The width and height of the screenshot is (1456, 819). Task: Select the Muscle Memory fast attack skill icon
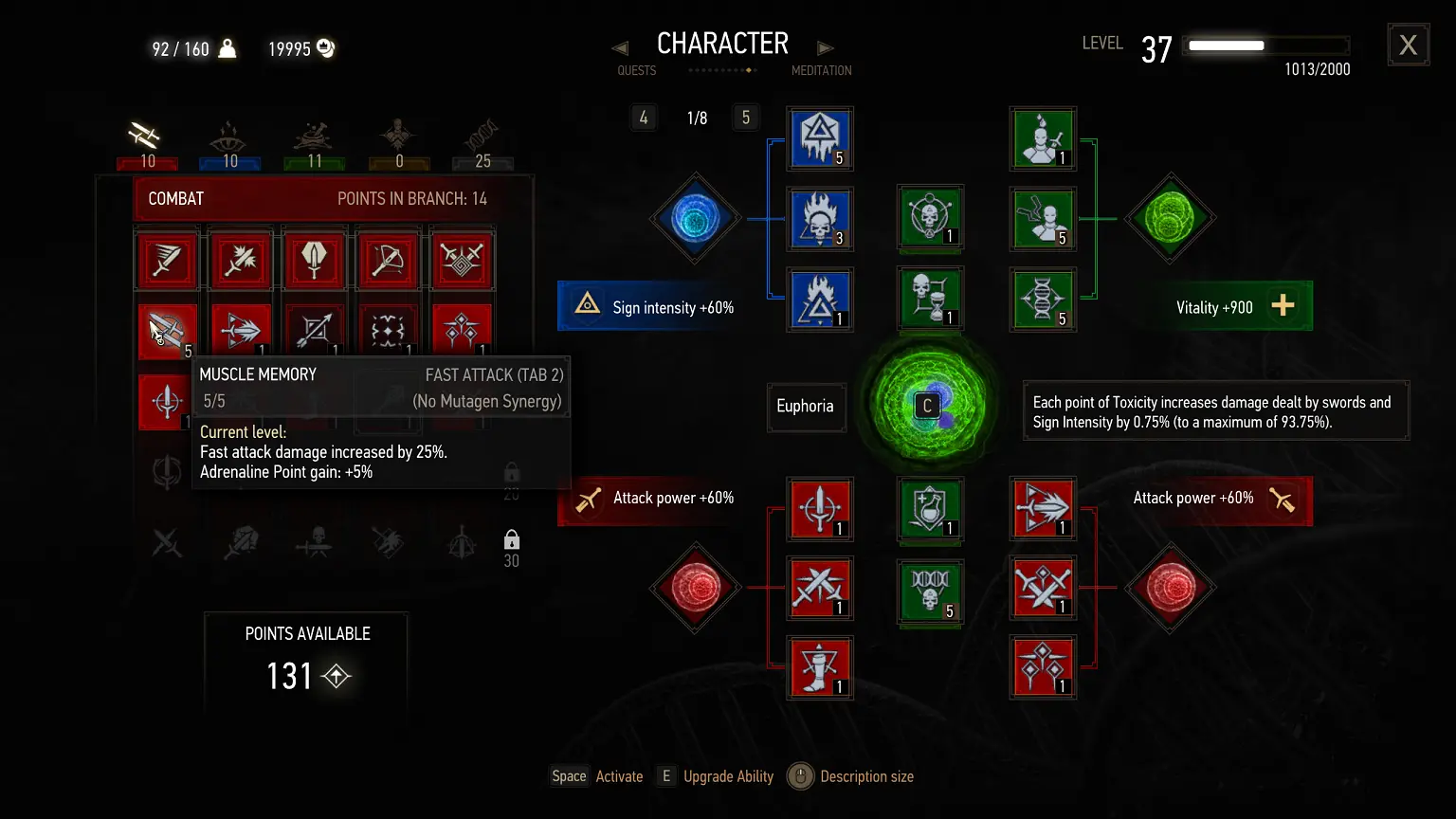click(x=167, y=330)
